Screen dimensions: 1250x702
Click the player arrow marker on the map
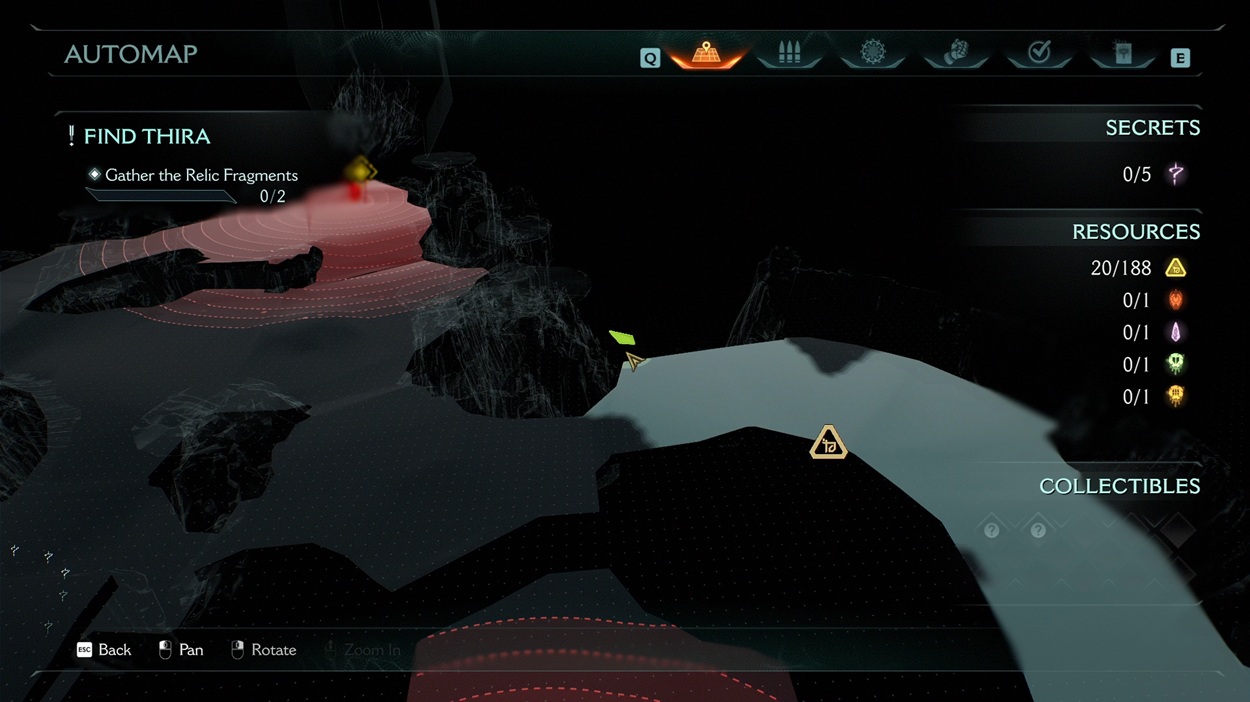(x=634, y=360)
